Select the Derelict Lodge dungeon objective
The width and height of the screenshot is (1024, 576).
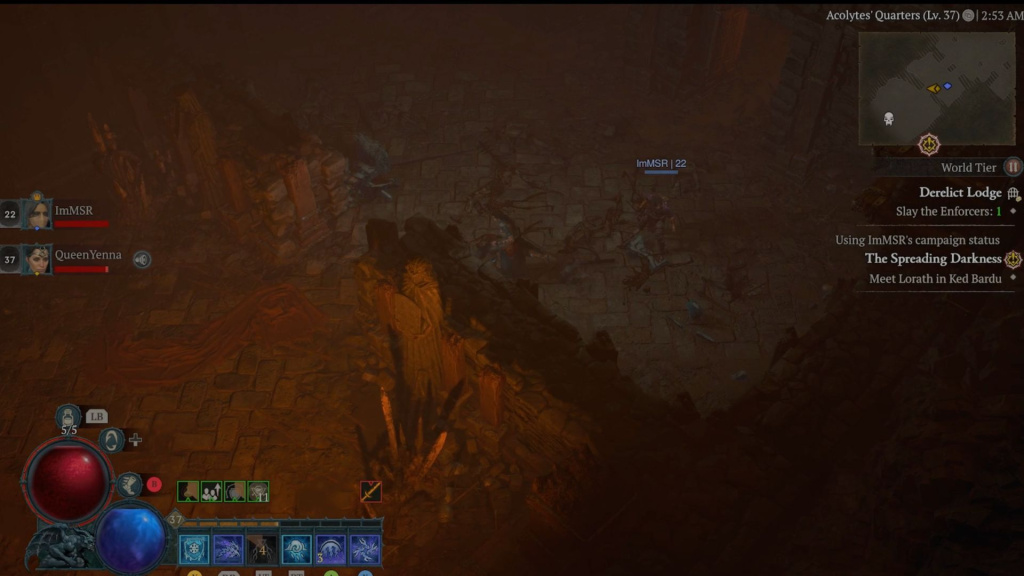960,192
